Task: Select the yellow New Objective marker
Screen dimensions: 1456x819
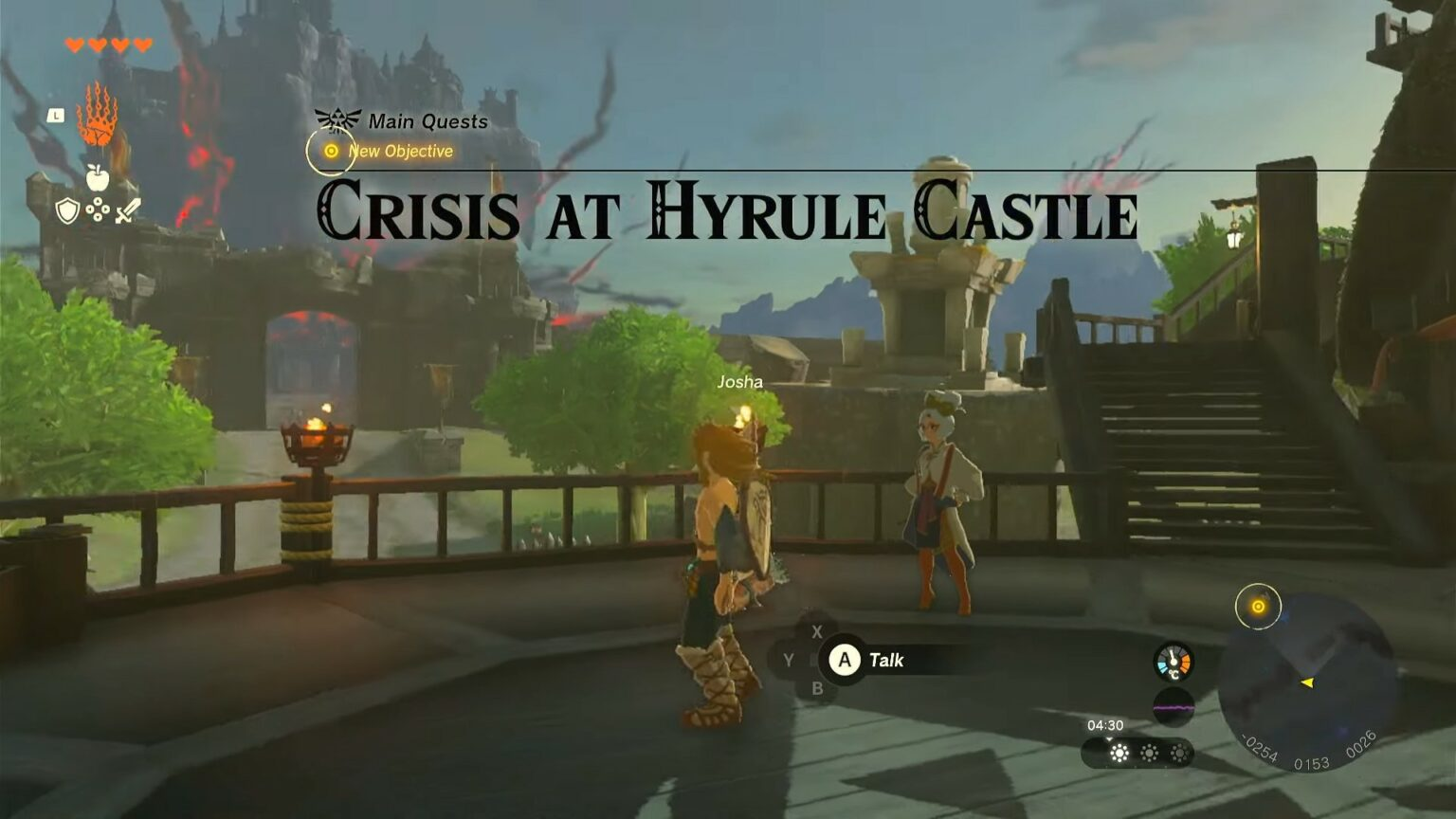Action: 331,151
